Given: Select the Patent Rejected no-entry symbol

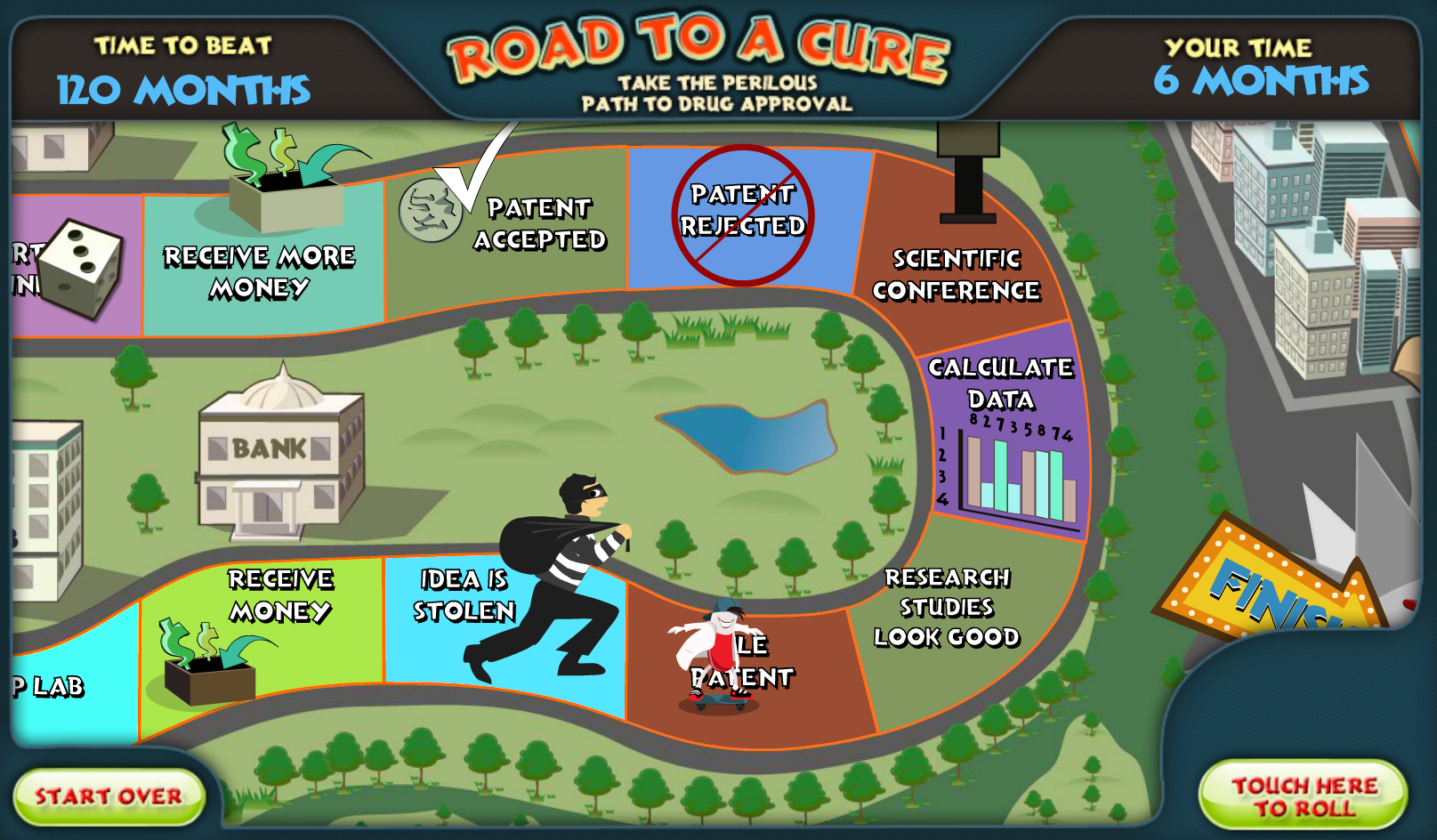Looking at the screenshot, I should [x=744, y=211].
